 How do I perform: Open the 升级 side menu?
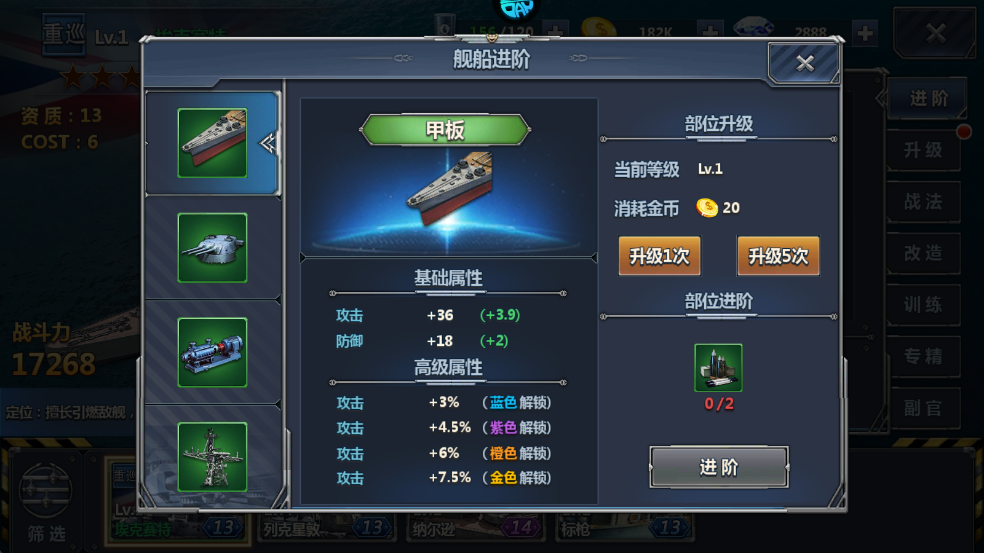(923, 150)
